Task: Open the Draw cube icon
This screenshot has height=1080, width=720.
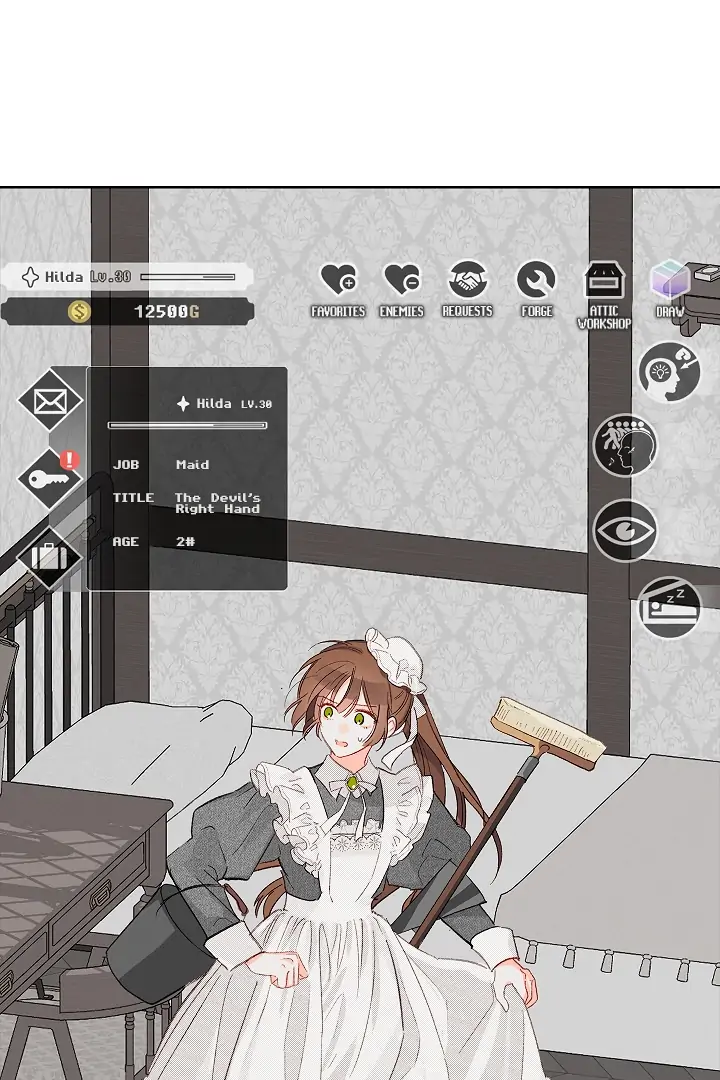Action: [x=670, y=282]
